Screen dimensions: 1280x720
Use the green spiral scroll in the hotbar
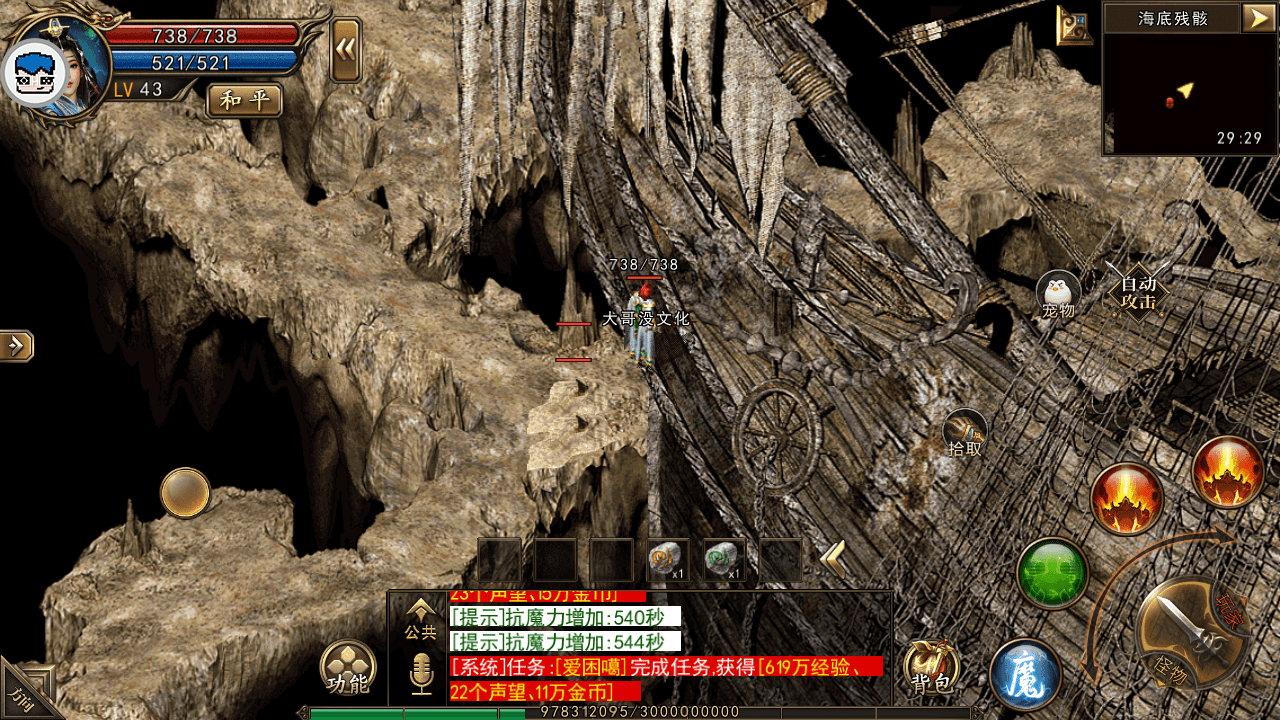click(x=724, y=560)
